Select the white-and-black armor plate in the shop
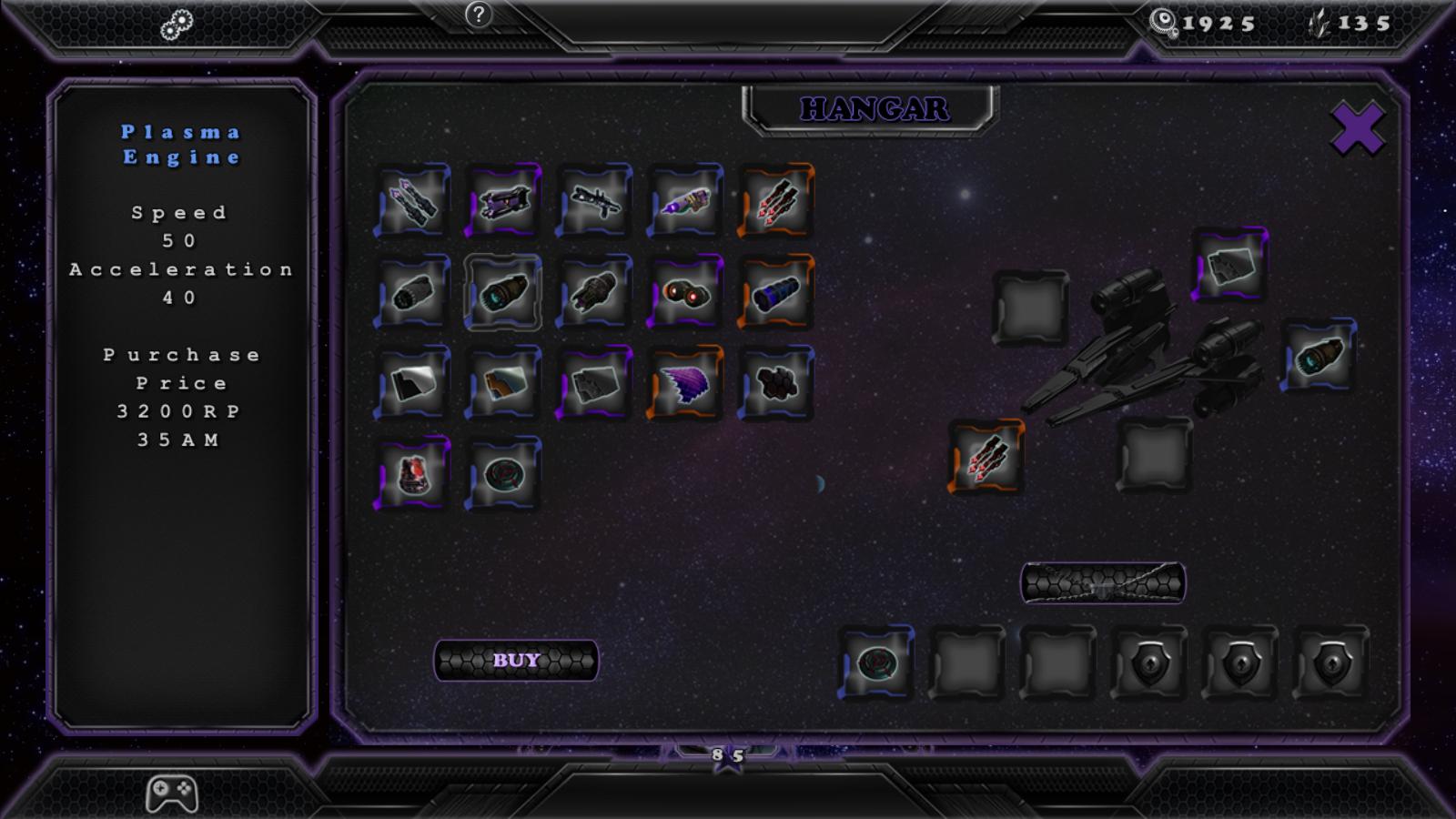The height and width of the screenshot is (819, 1456). (x=412, y=383)
